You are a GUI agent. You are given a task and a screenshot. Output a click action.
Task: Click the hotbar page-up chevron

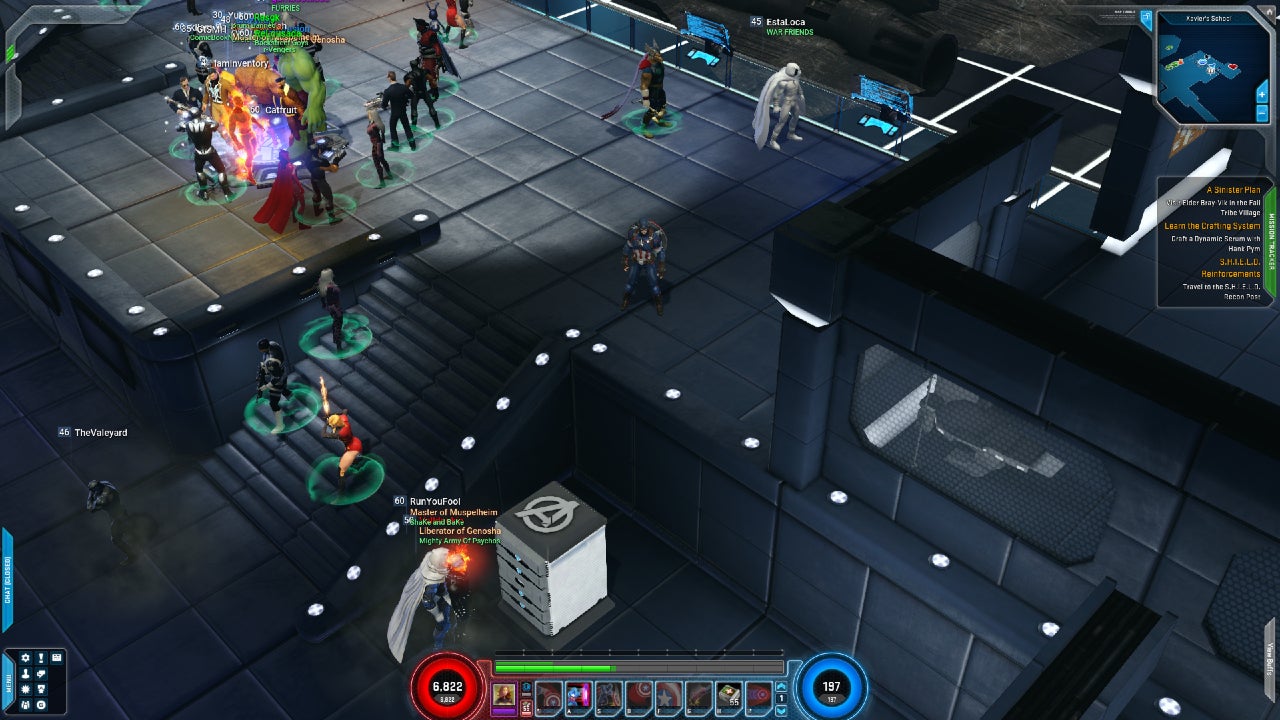(x=782, y=686)
